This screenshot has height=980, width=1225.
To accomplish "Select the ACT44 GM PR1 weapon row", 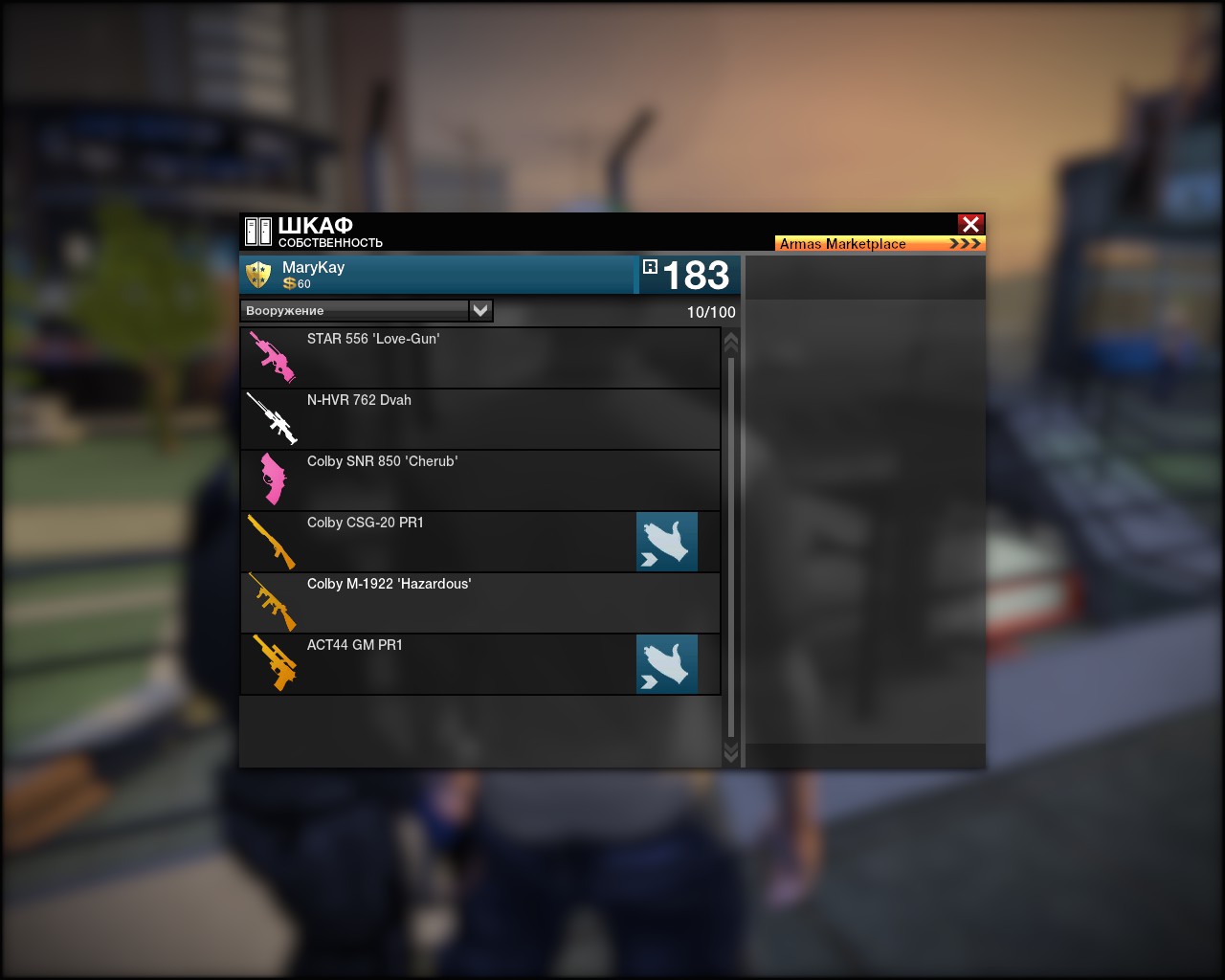I will click(x=440, y=664).
